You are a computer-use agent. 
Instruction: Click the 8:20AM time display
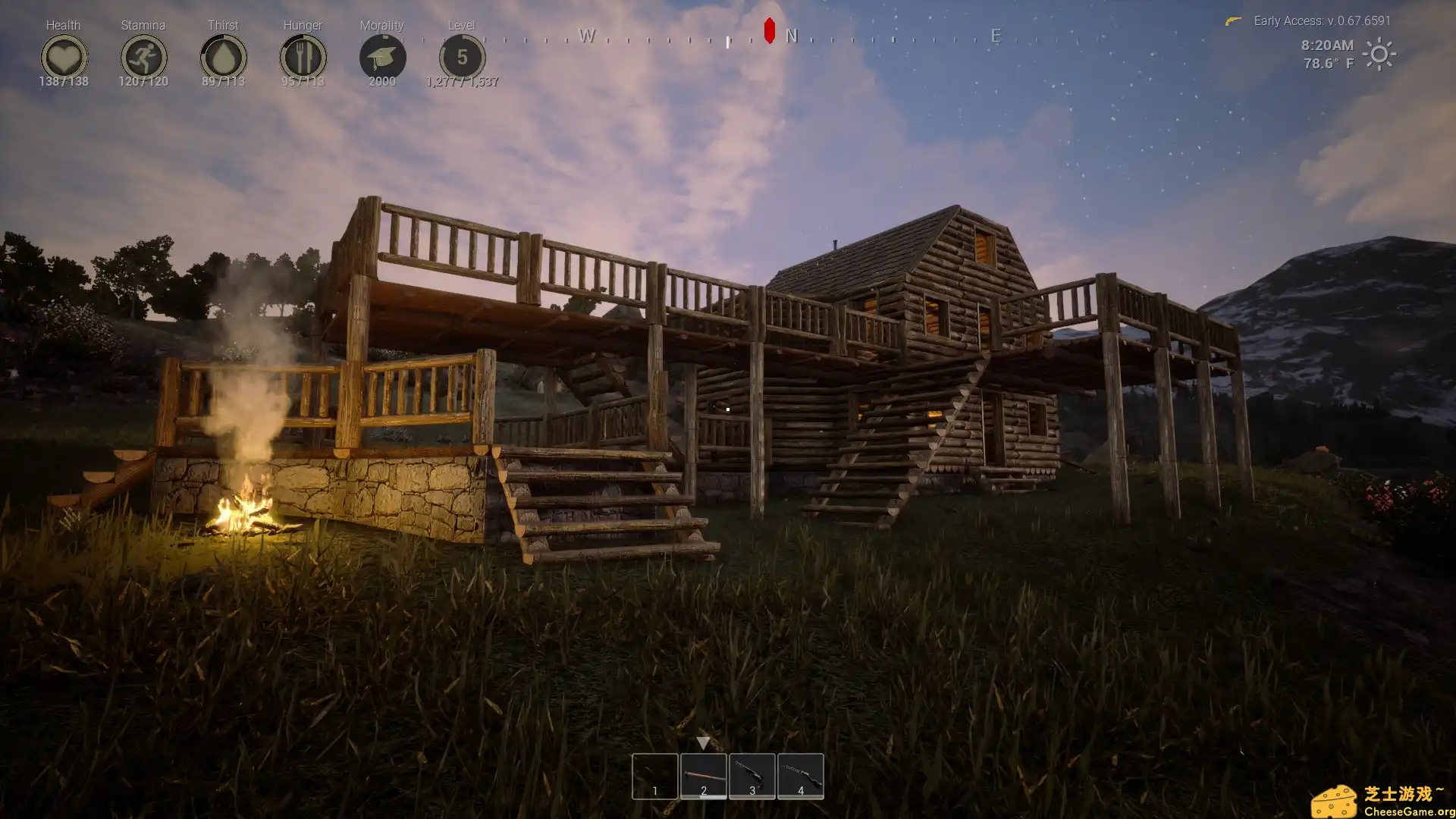click(x=1326, y=45)
